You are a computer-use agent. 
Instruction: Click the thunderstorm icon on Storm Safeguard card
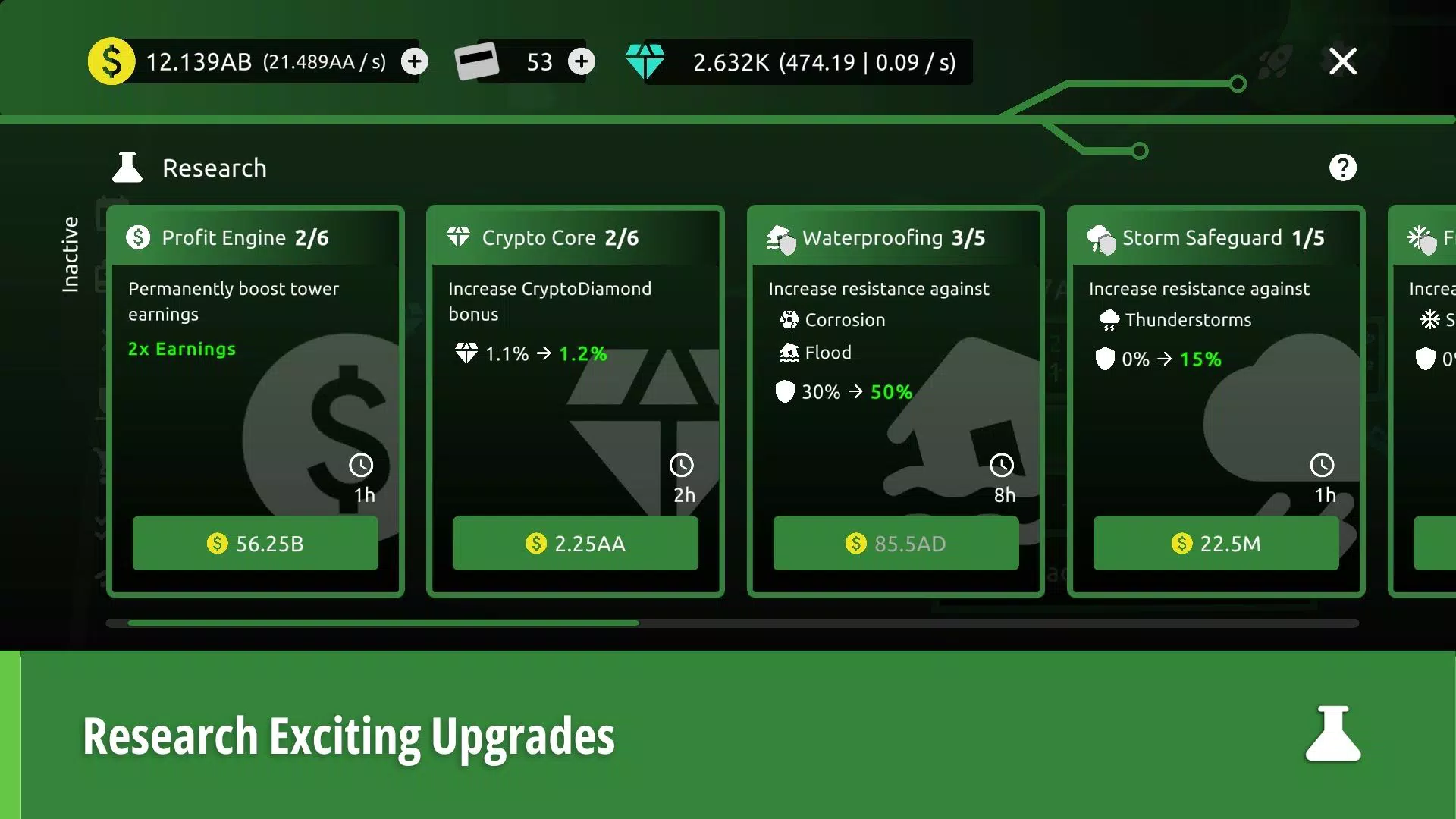[1108, 319]
